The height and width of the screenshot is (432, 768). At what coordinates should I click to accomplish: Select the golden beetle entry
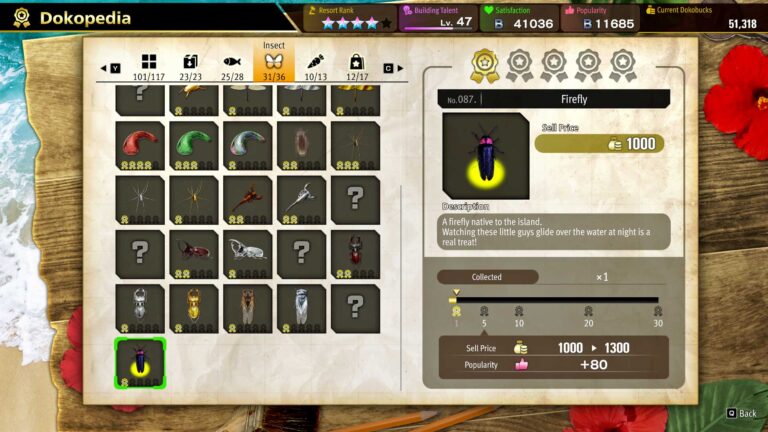tap(194, 307)
